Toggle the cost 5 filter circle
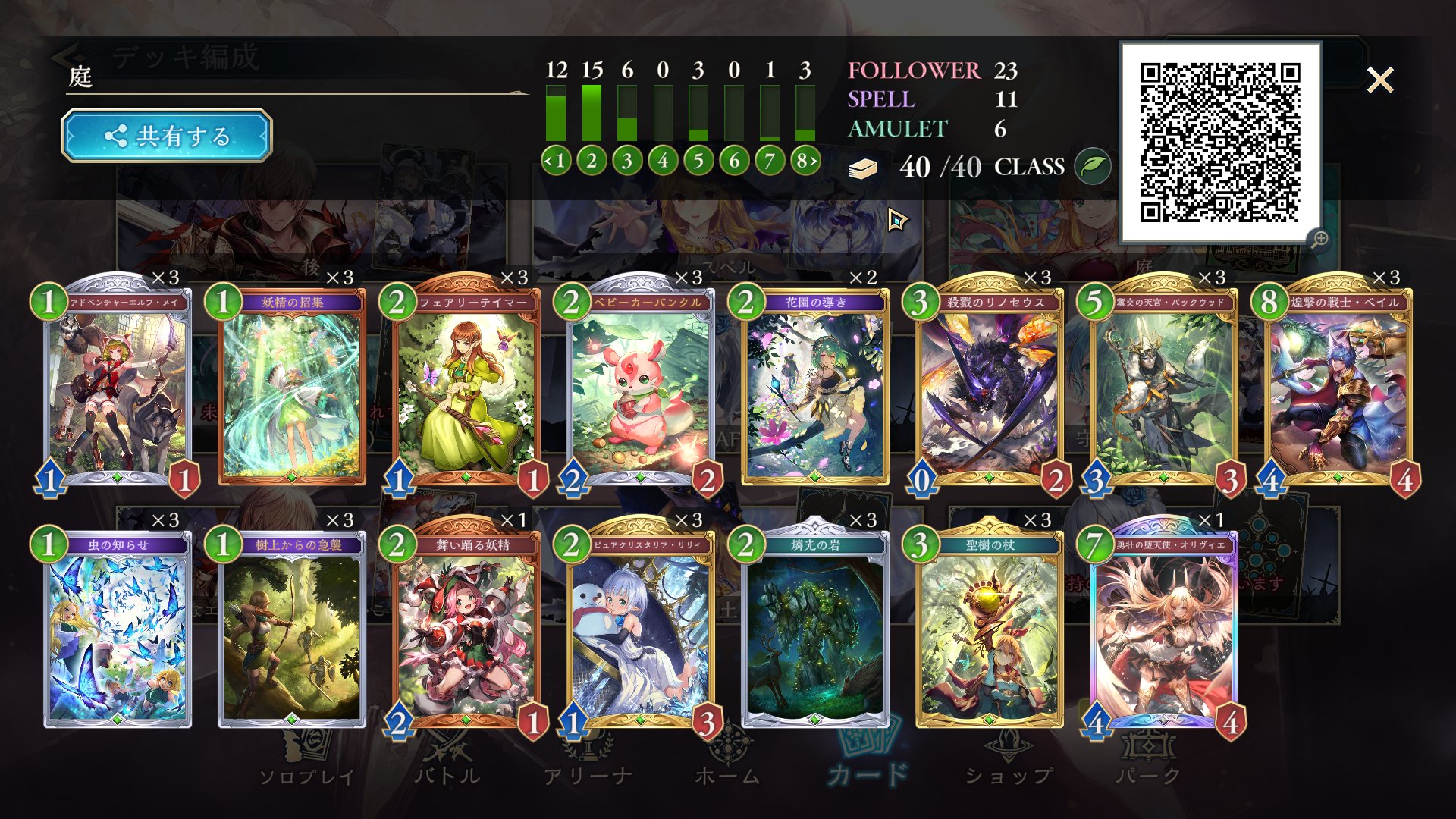 [698, 160]
